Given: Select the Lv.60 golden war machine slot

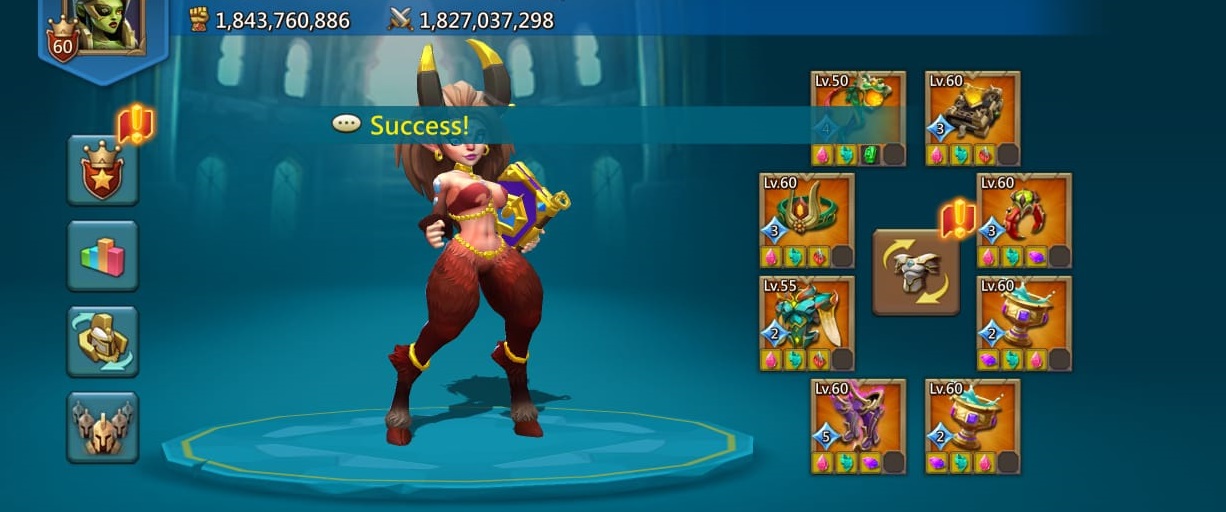Looking at the screenshot, I should point(972,118).
